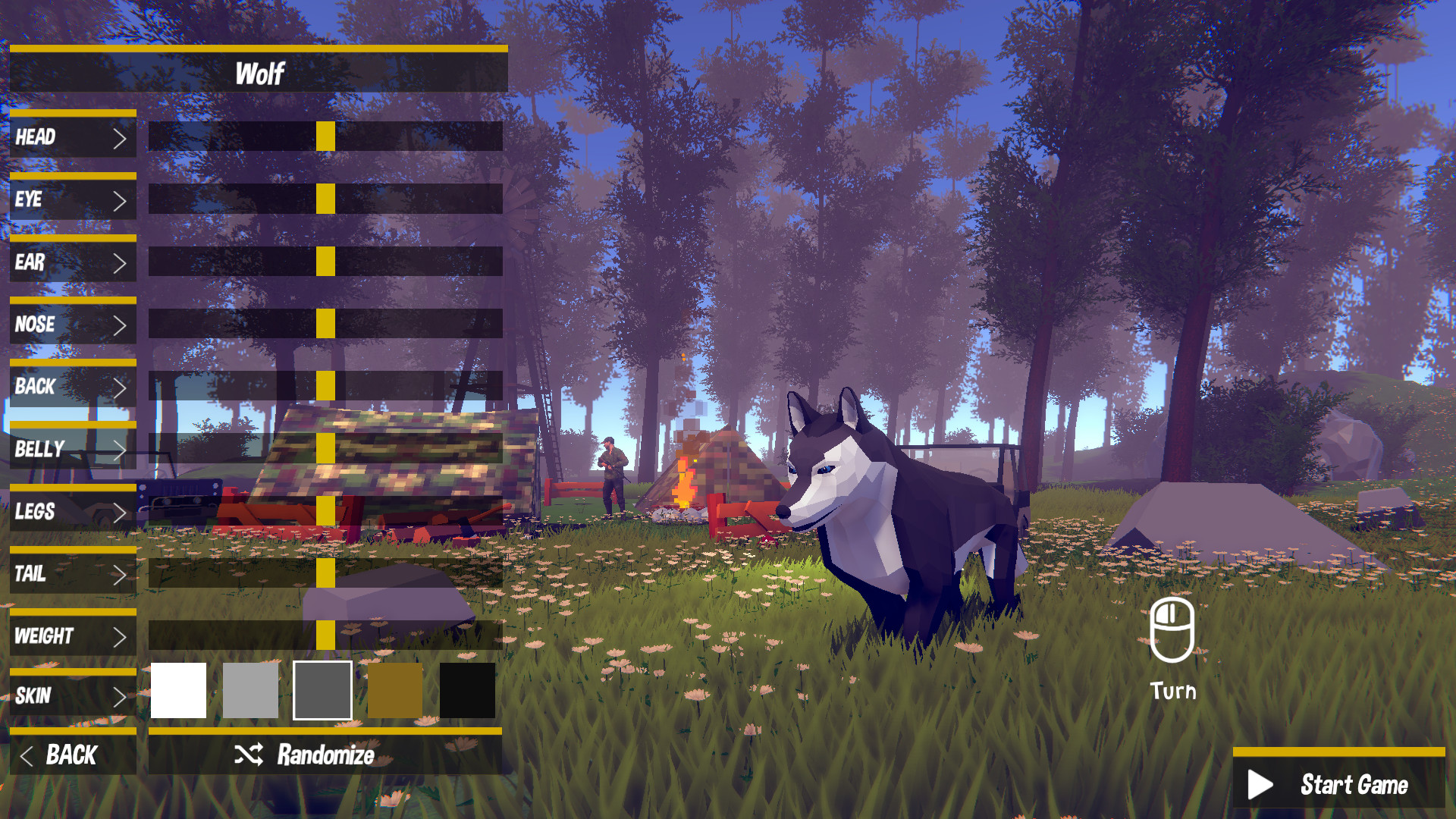1456x819 pixels.
Task: Click the play triangle on Start Game
Action: [1261, 785]
